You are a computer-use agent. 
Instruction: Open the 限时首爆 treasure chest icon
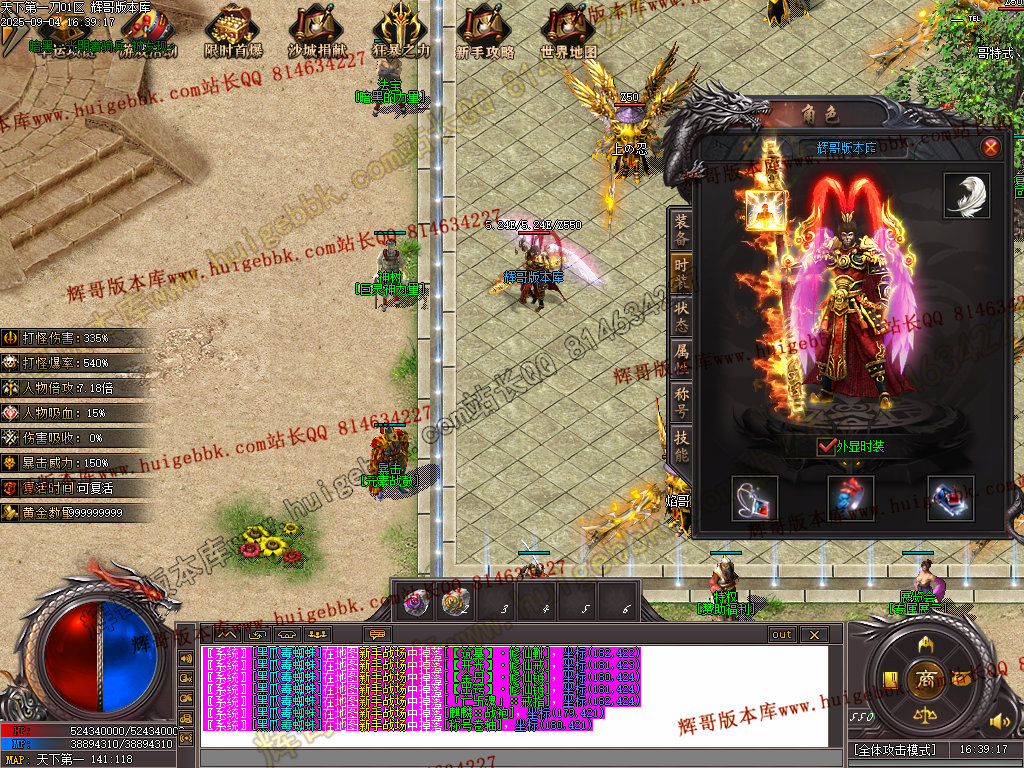click(232, 30)
